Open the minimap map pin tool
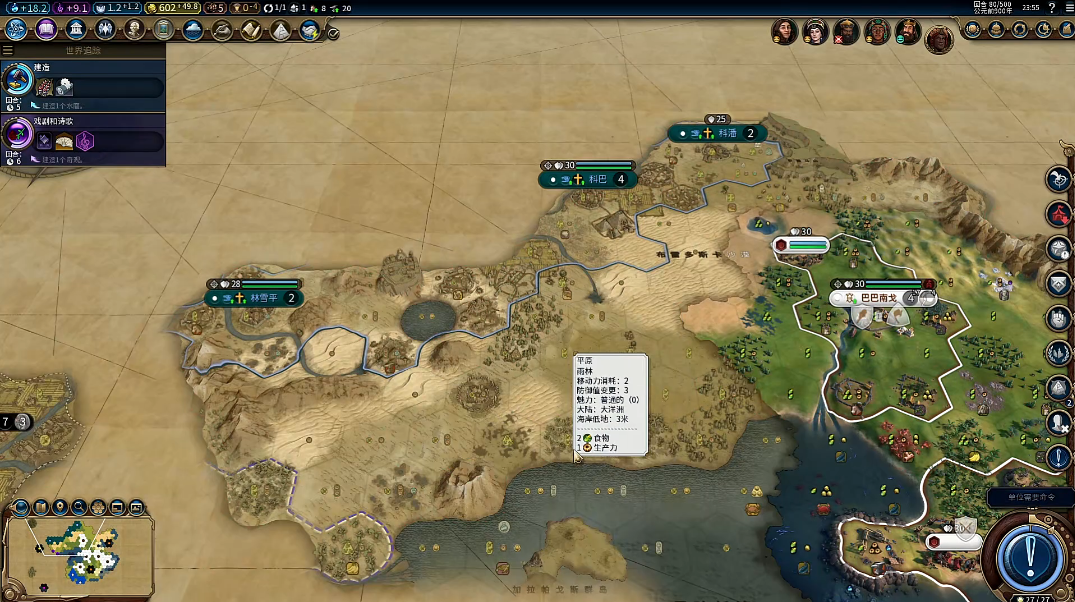The width and height of the screenshot is (1075, 602). (x=60, y=507)
